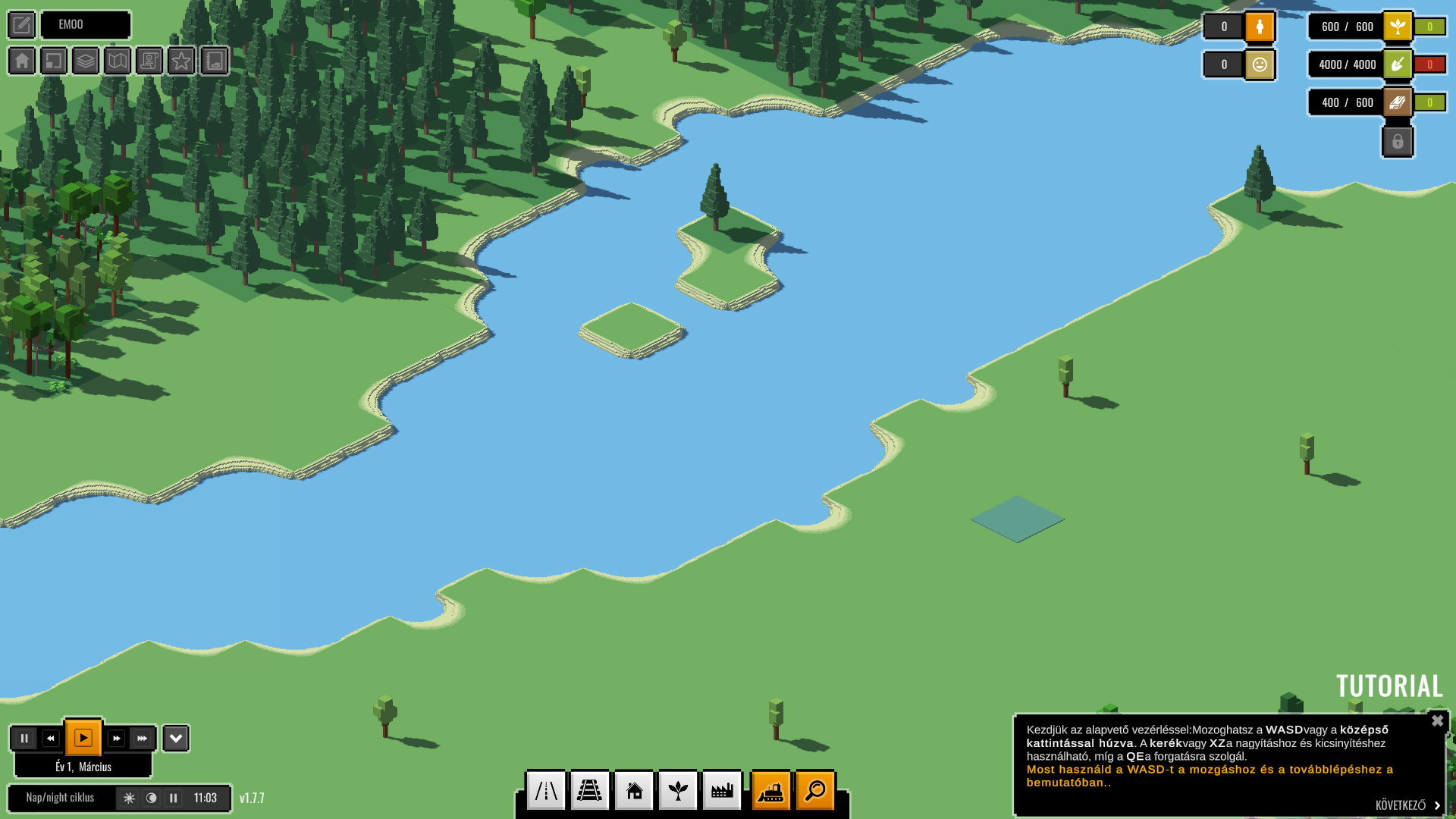Open the house building category
Image resolution: width=1456 pixels, height=819 pixels.
[x=634, y=791]
